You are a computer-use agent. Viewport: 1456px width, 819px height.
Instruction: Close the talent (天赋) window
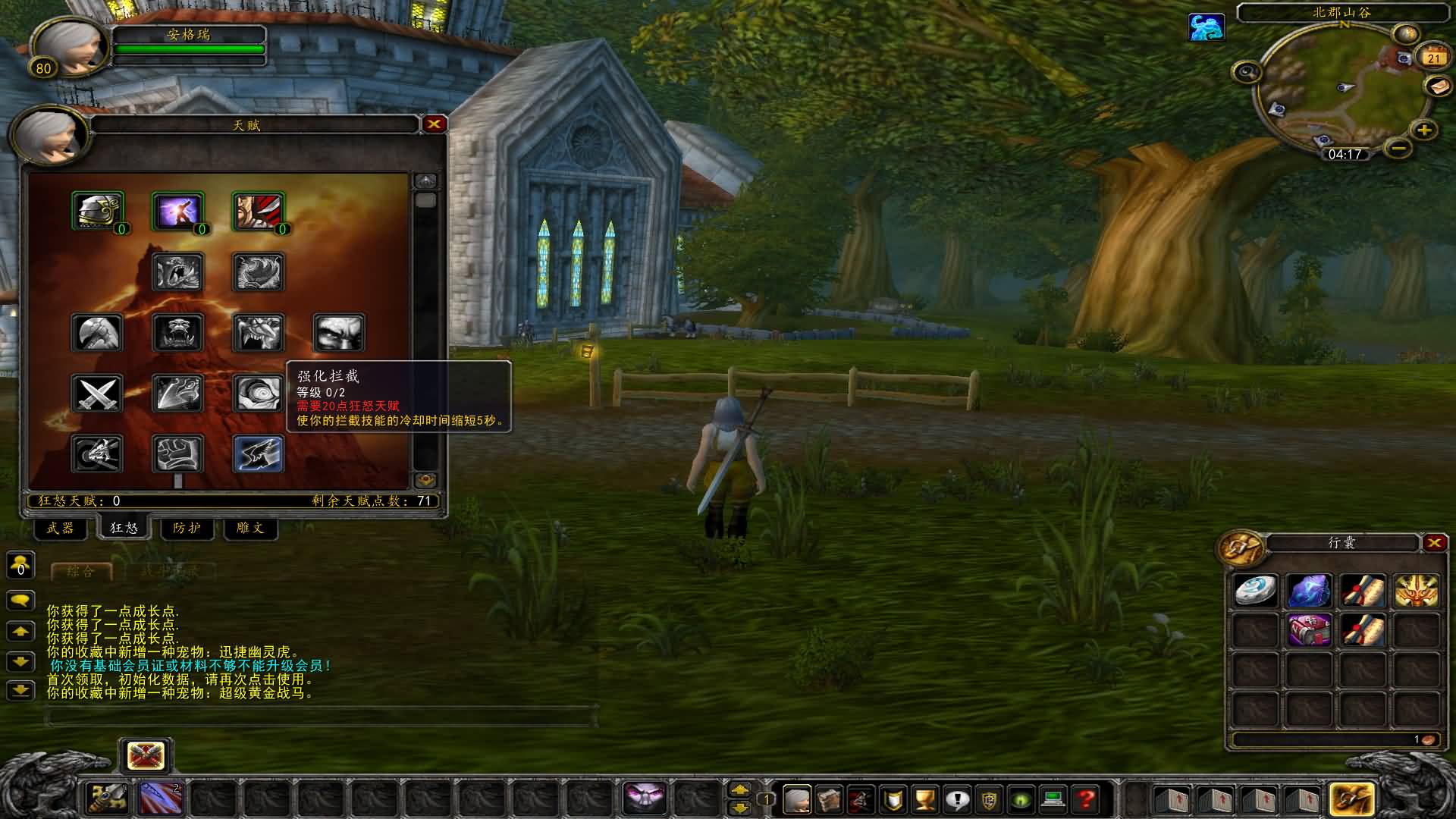coord(435,124)
